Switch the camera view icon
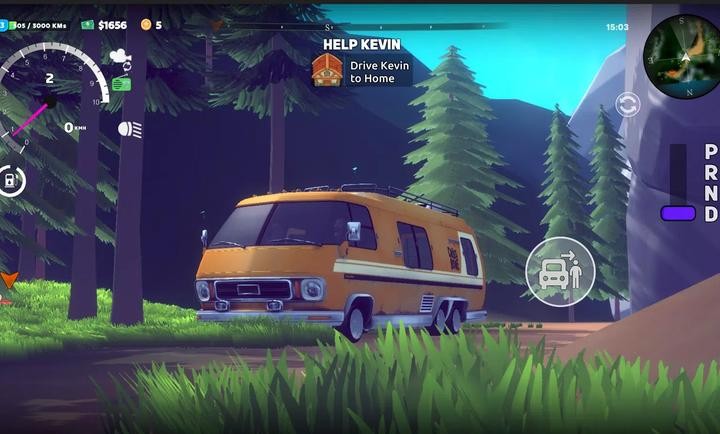This screenshot has width=720, height=434. click(x=121, y=57)
